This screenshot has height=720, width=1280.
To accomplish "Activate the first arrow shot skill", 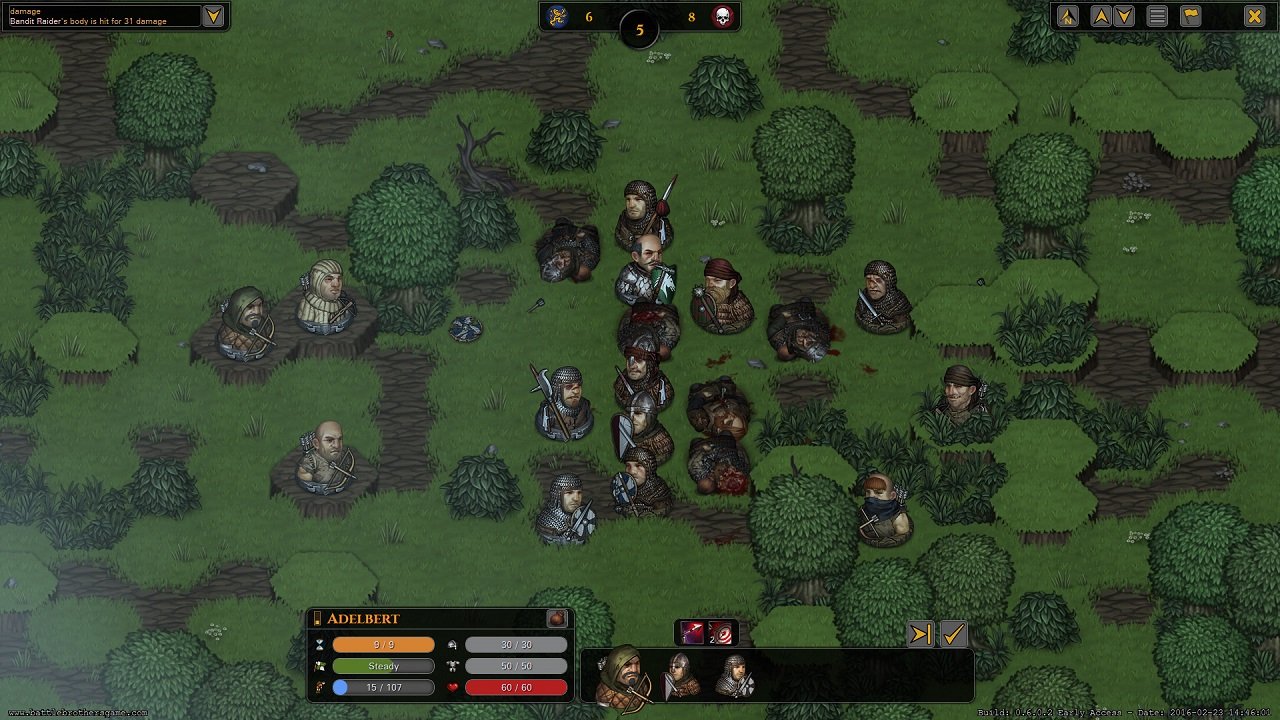I will [693, 633].
